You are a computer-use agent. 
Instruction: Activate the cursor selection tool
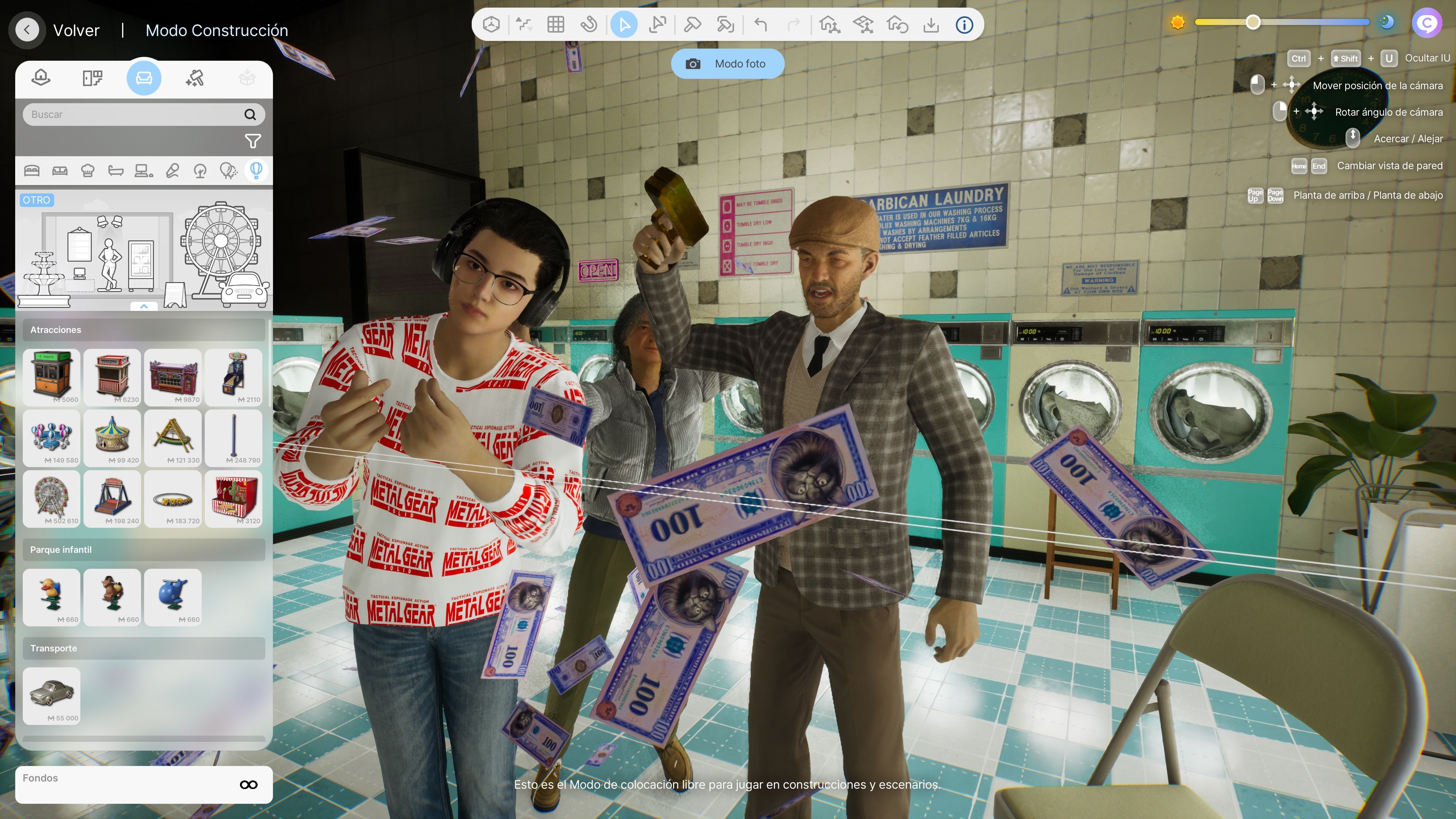(x=624, y=25)
